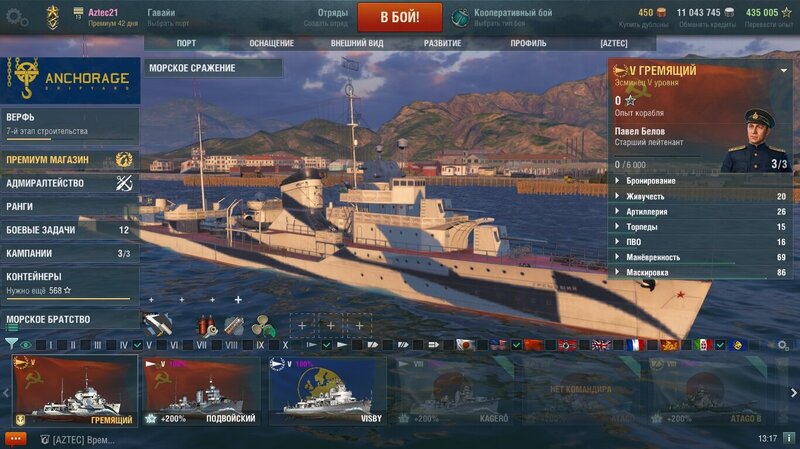The image size is (800, 449).
Task: Open the КОНТЕЙНЕРЫ containers panel
Action: (68, 282)
